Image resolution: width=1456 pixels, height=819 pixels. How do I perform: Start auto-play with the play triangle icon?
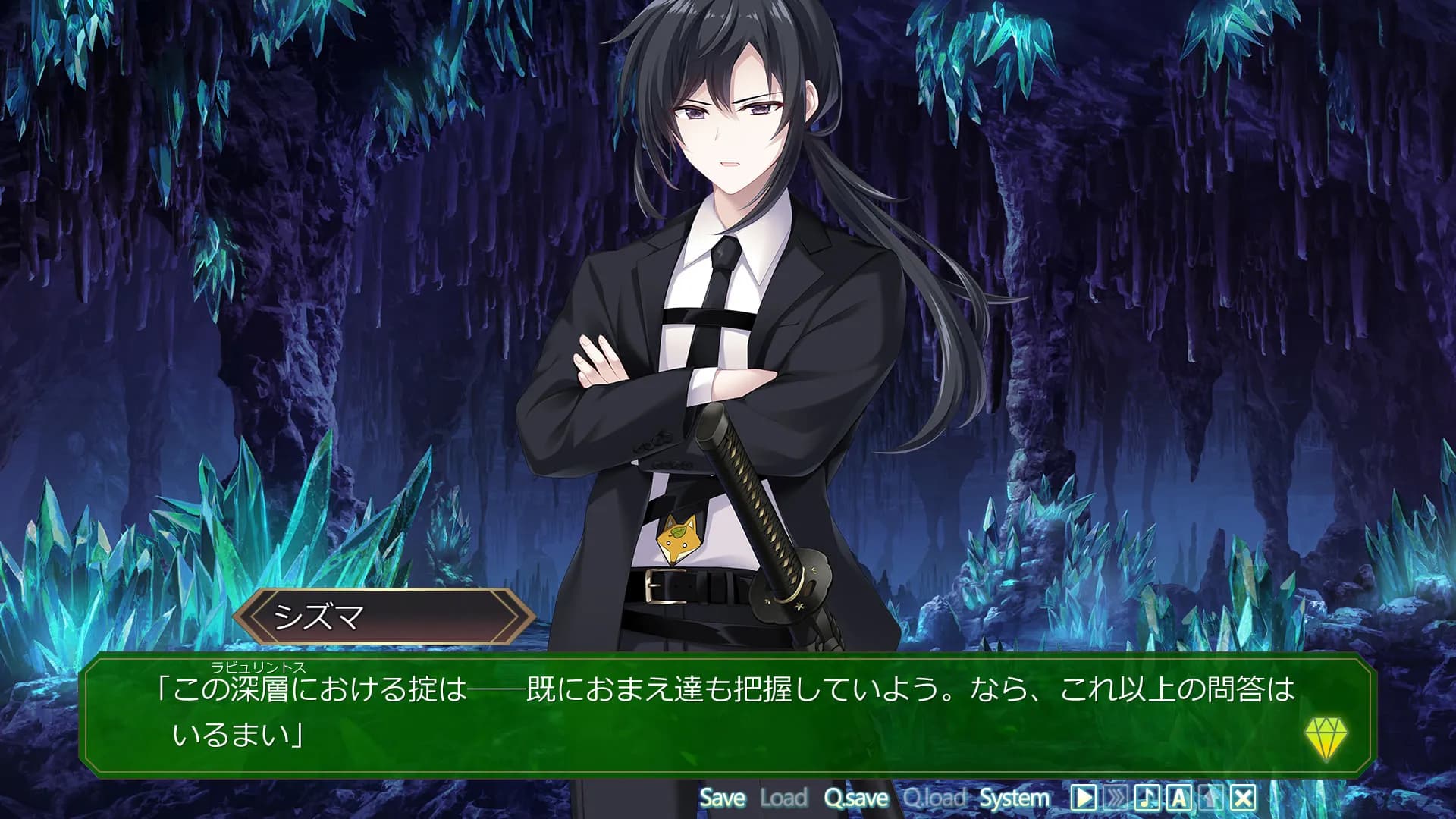(x=1083, y=798)
